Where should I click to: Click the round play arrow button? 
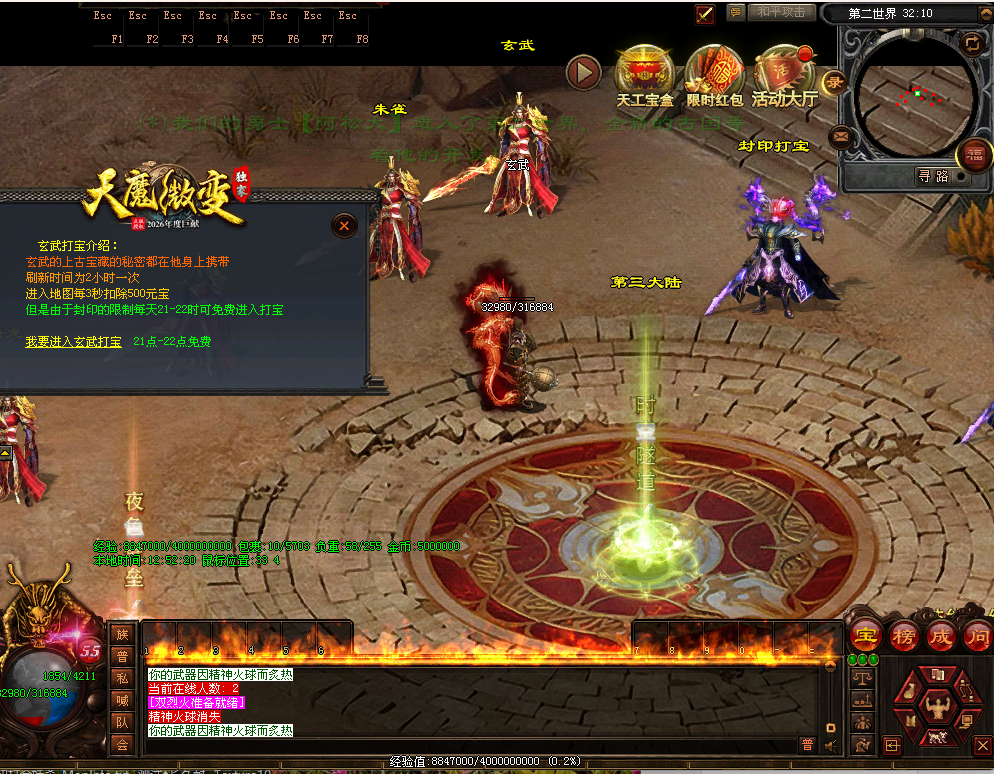583,72
